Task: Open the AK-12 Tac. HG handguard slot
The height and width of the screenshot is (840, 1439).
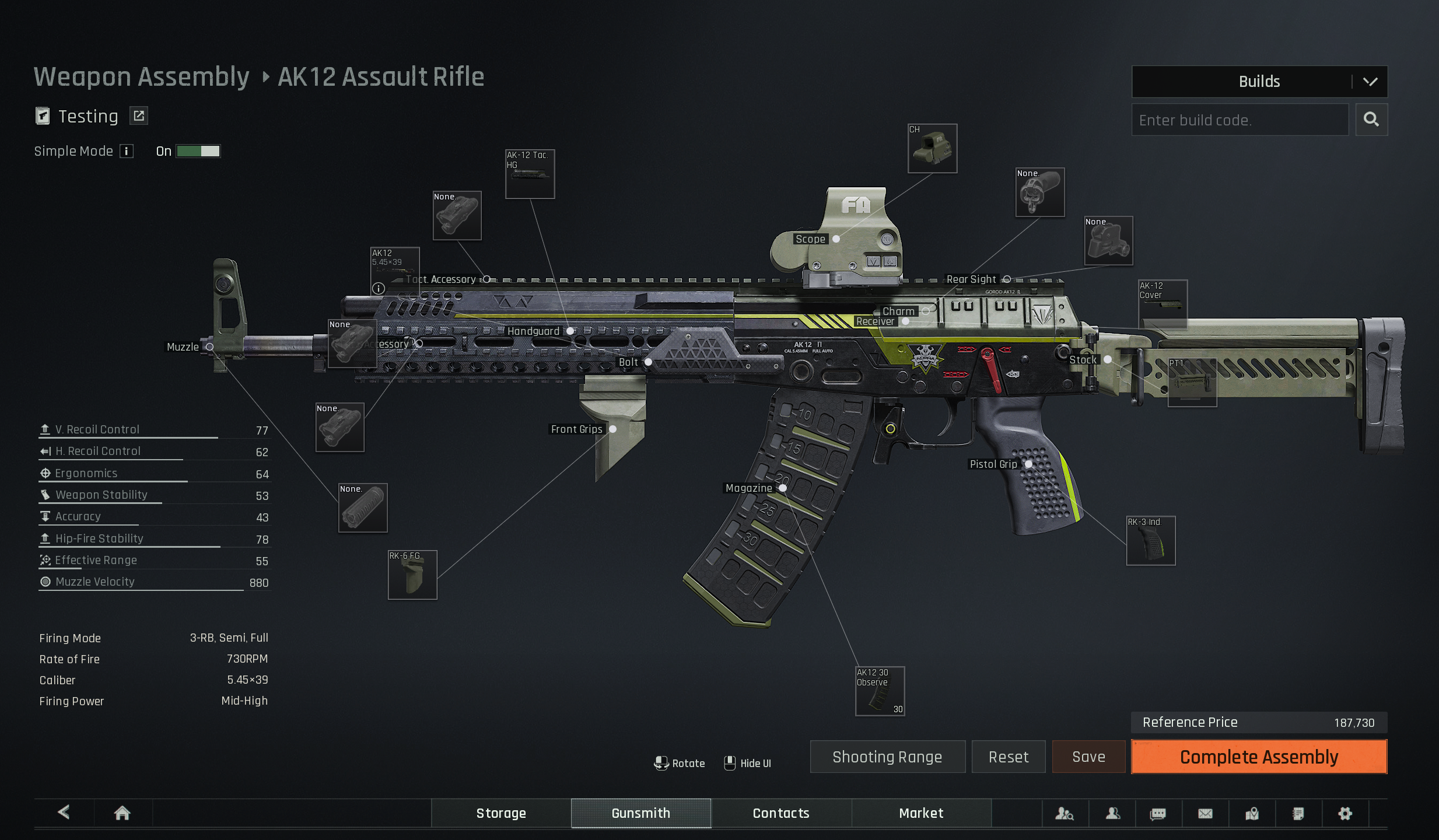Action: click(530, 174)
